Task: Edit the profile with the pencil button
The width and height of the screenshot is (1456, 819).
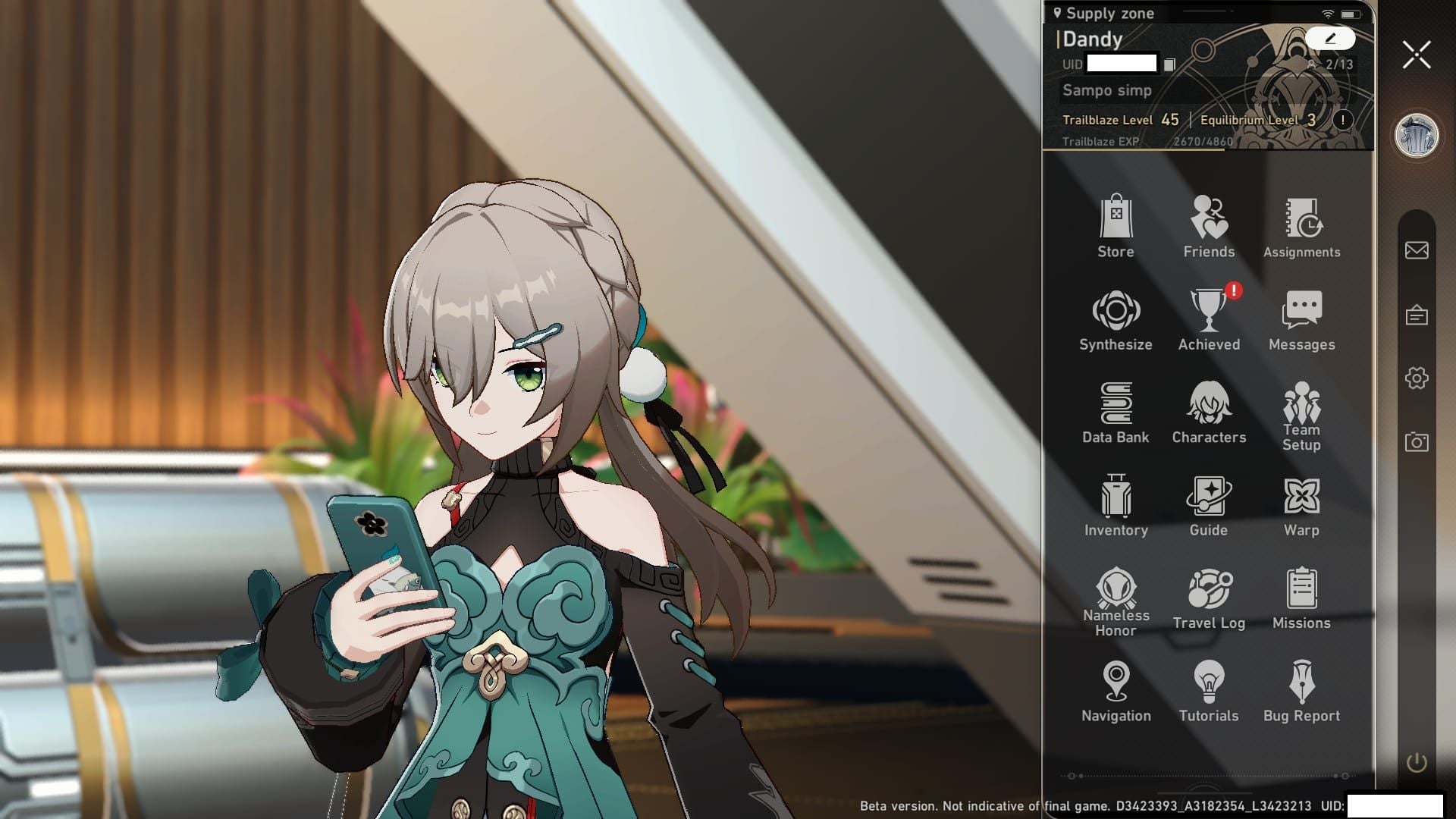Action: (1329, 38)
